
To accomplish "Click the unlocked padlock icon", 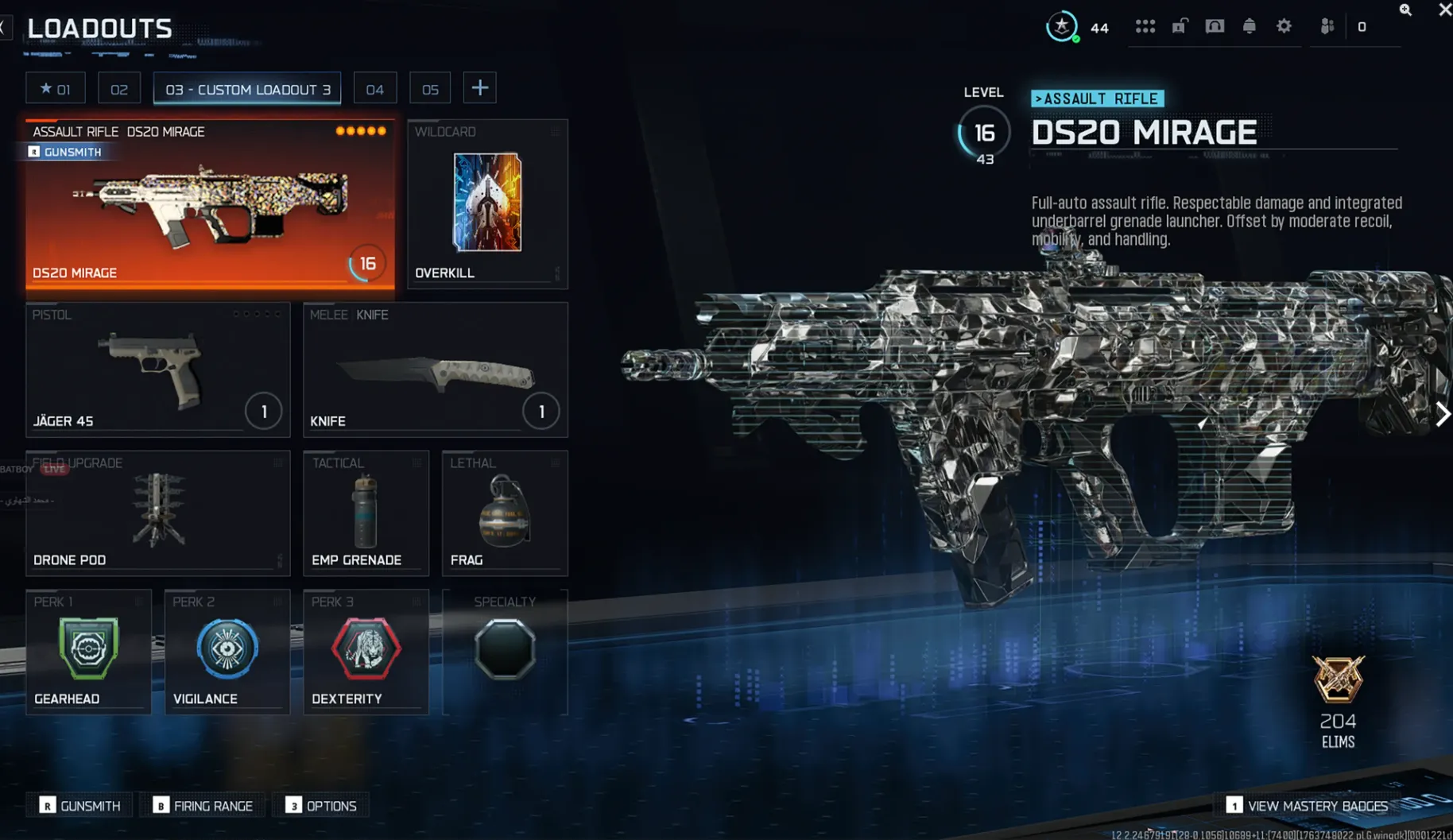I will click(1180, 26).
